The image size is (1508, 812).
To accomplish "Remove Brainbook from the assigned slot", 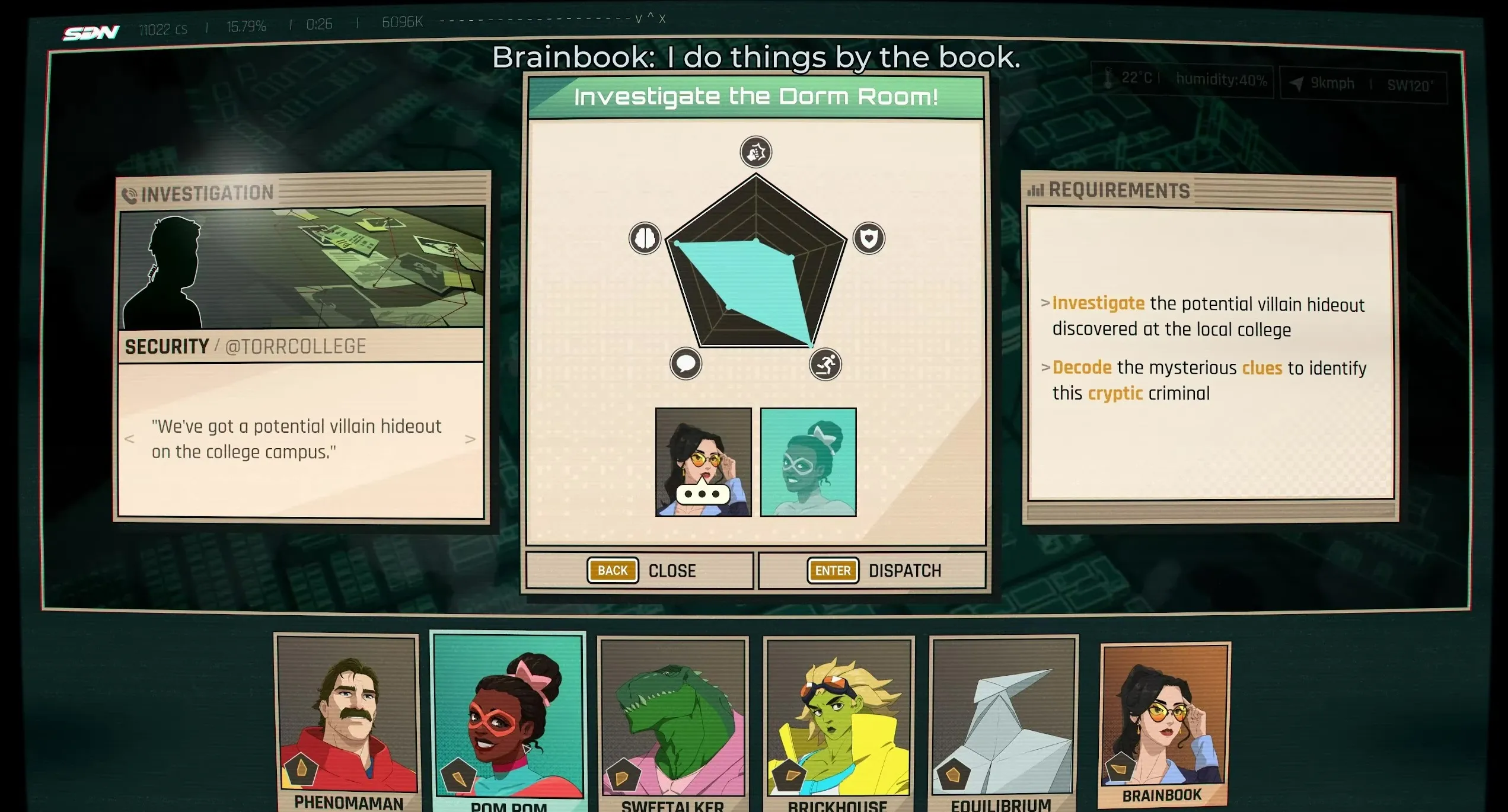I will point(703,462).
